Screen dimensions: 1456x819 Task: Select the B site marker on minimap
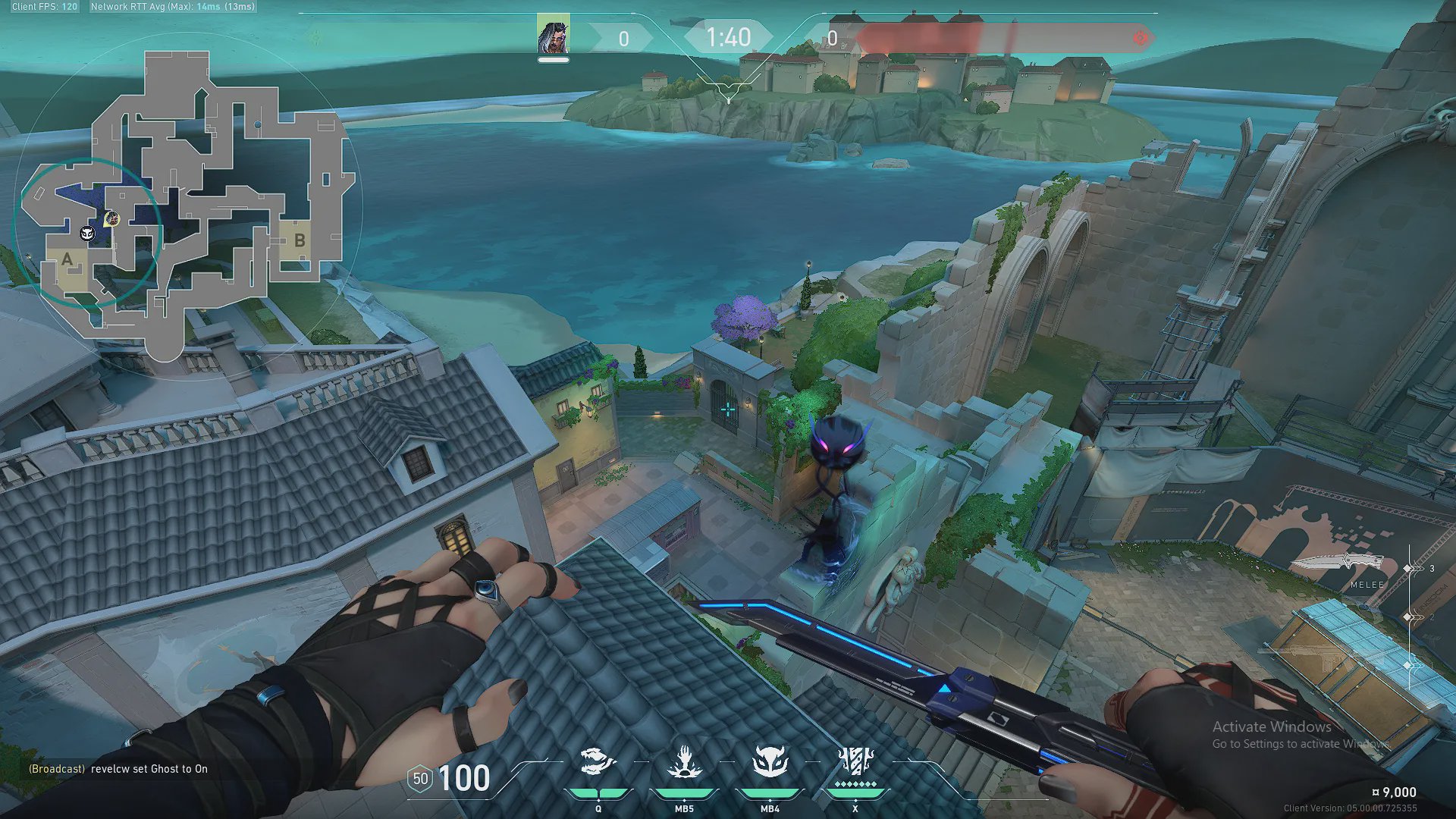coord(300,240)
